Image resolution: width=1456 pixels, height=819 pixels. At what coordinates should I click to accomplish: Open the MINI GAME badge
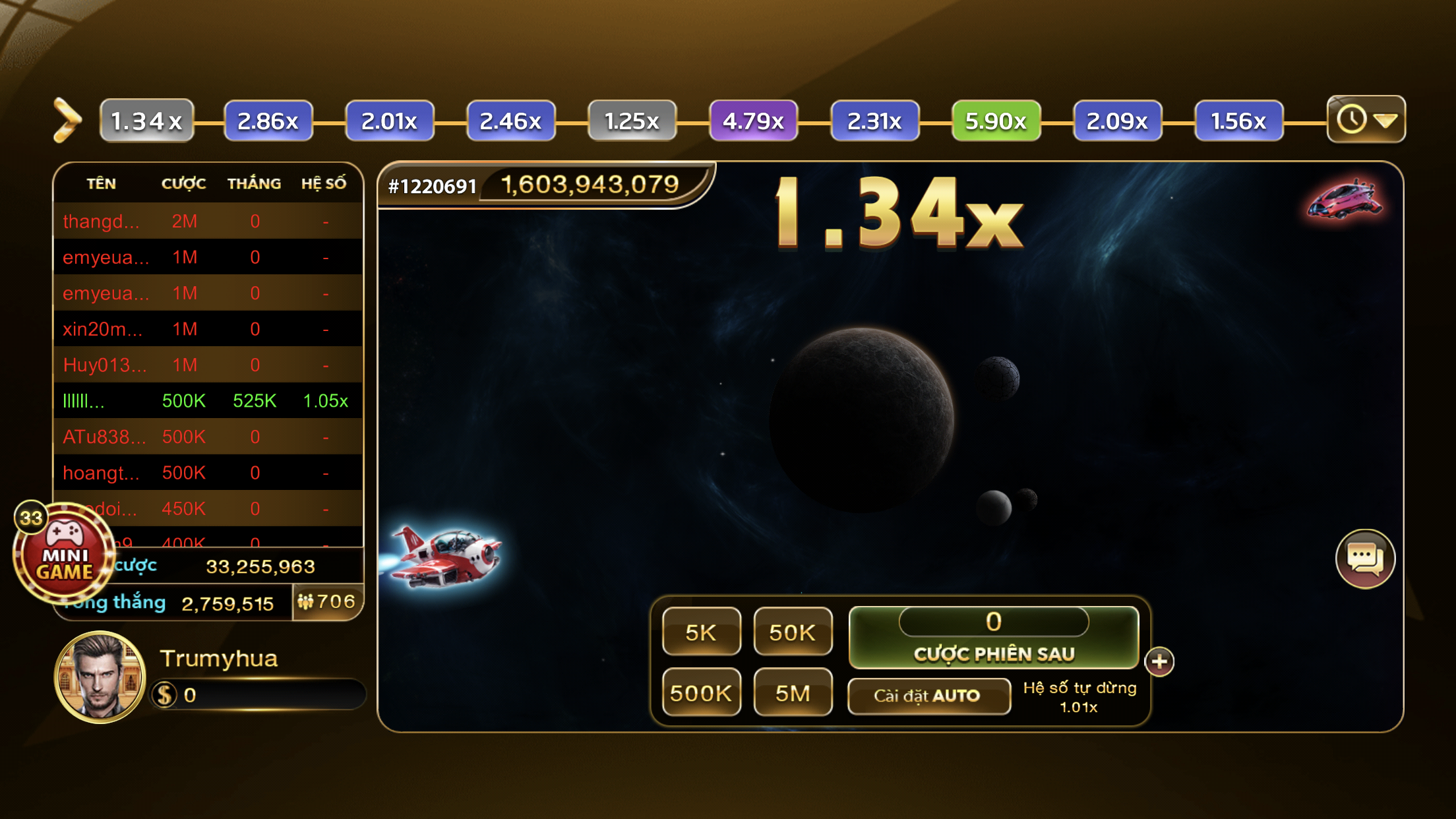63,555
